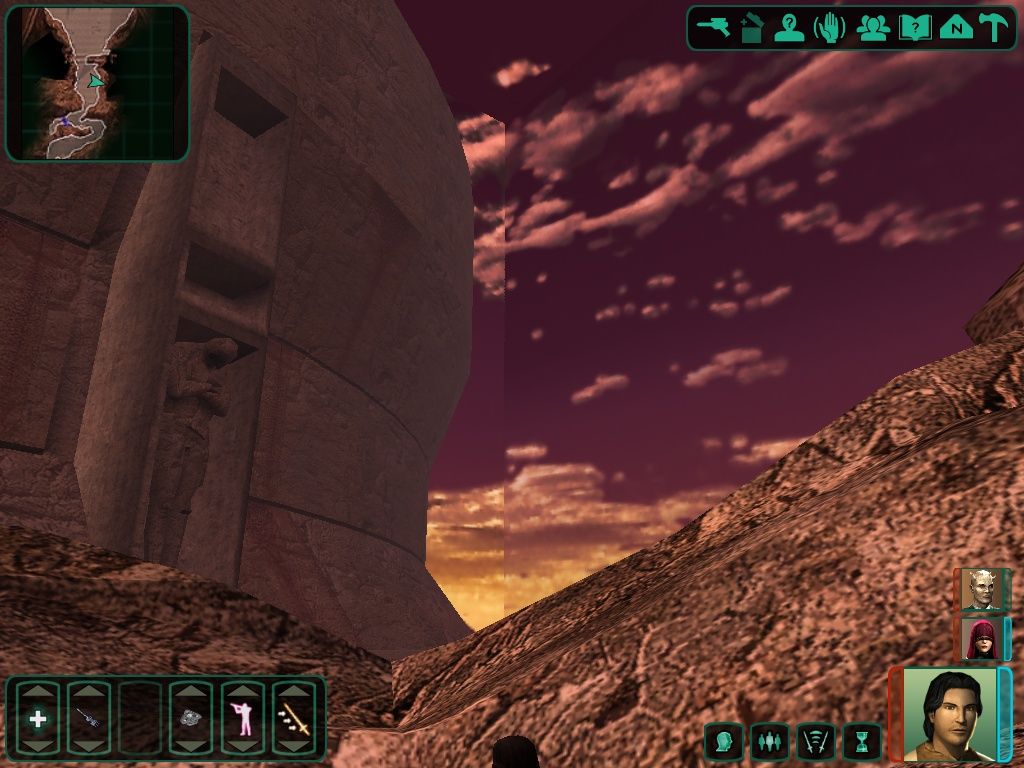The image size is (1024, 768).
Task: Open the party selection group icon
Action: [x=873, y=27]
